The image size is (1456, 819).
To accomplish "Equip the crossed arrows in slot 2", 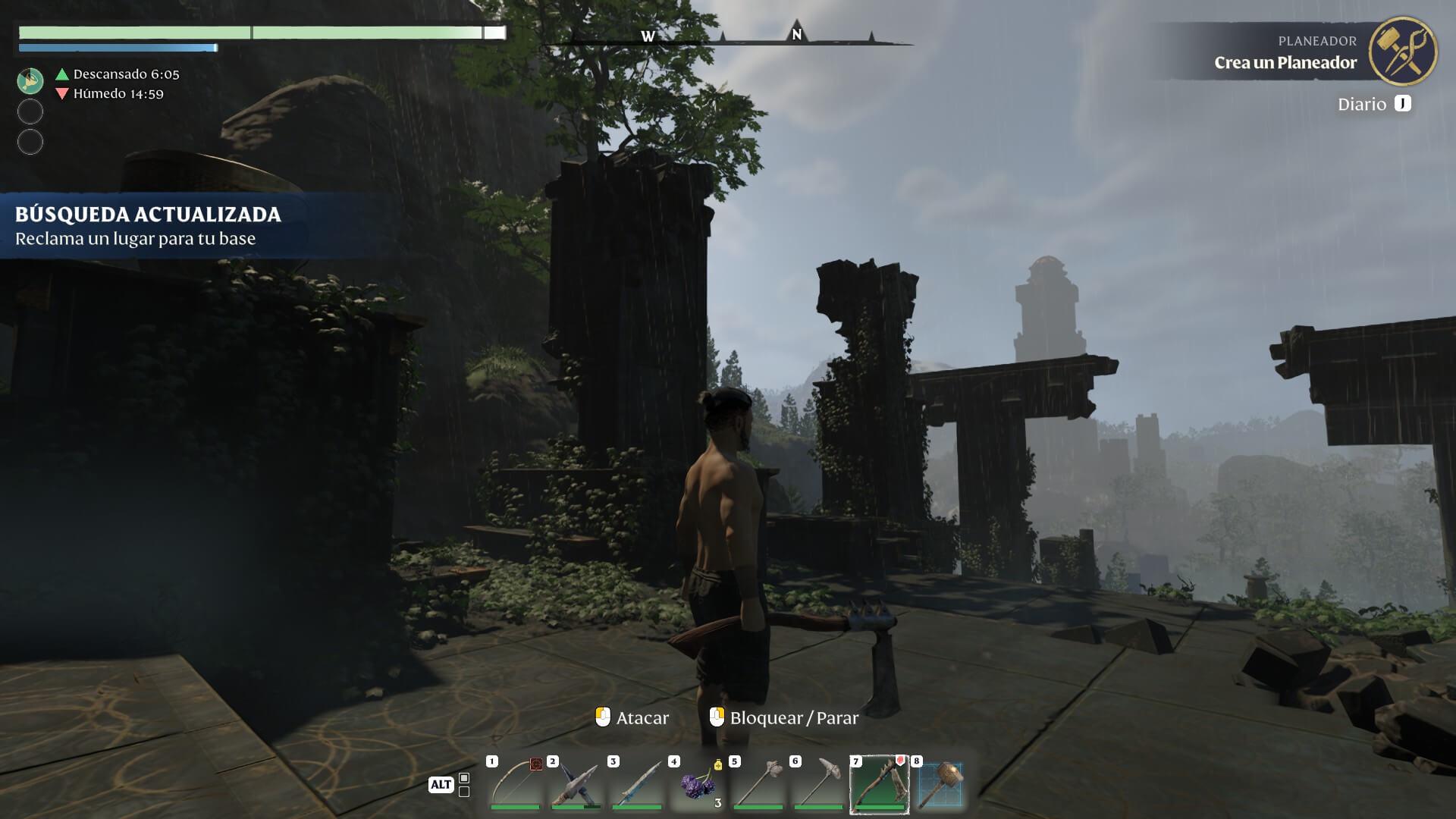I will pos(576,784).
